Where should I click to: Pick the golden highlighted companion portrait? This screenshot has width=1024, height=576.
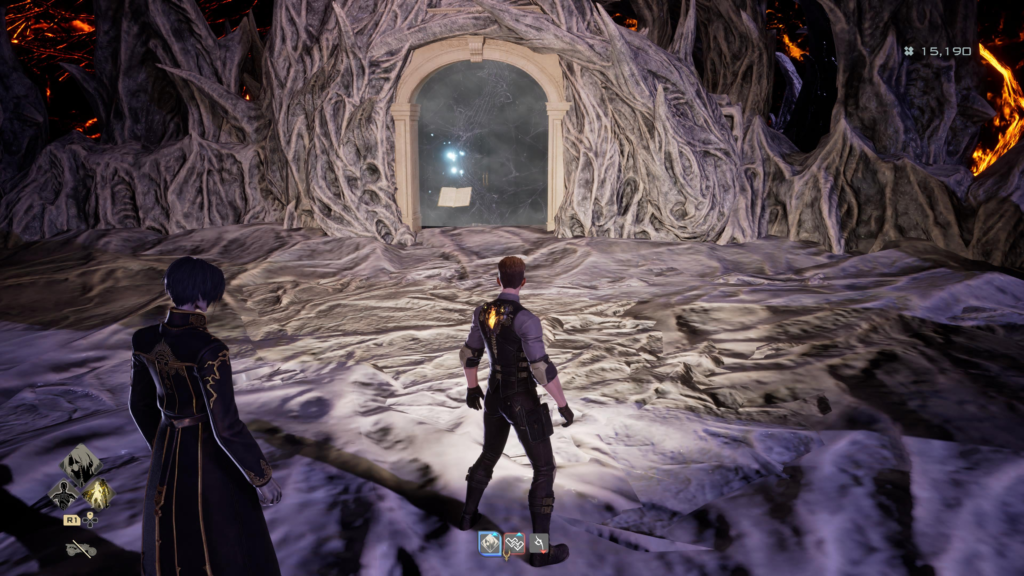tap(97, 493)
